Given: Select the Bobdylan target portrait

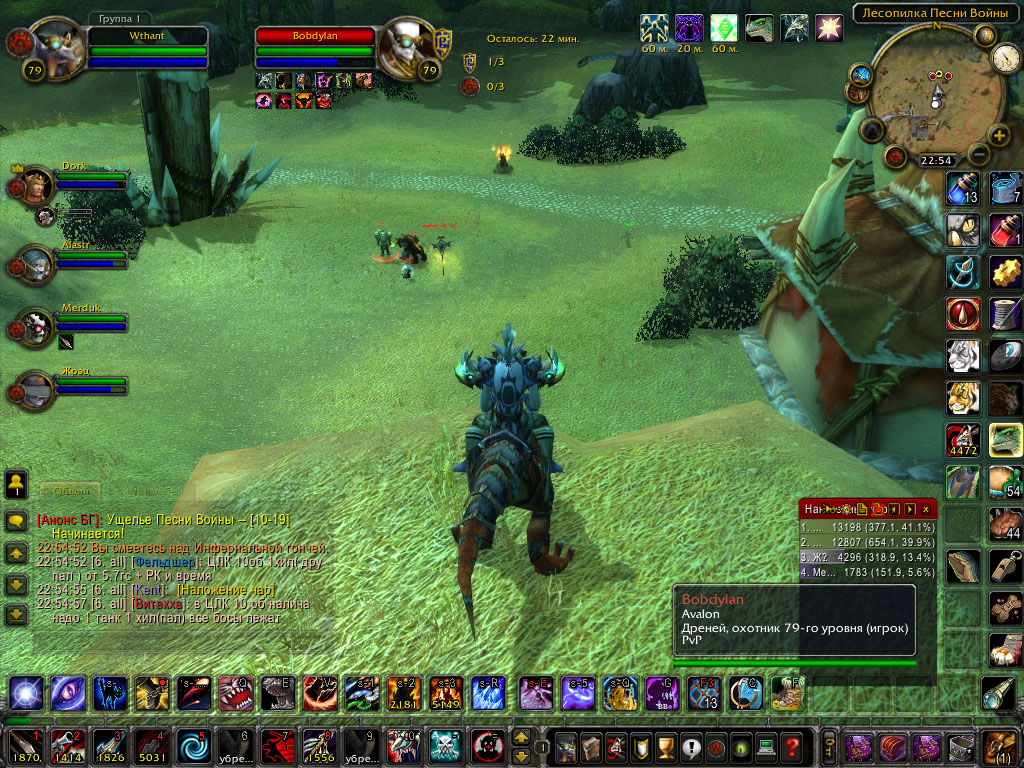Looking at the screenshot, I should pyautogui.click(x=407, y=48).
